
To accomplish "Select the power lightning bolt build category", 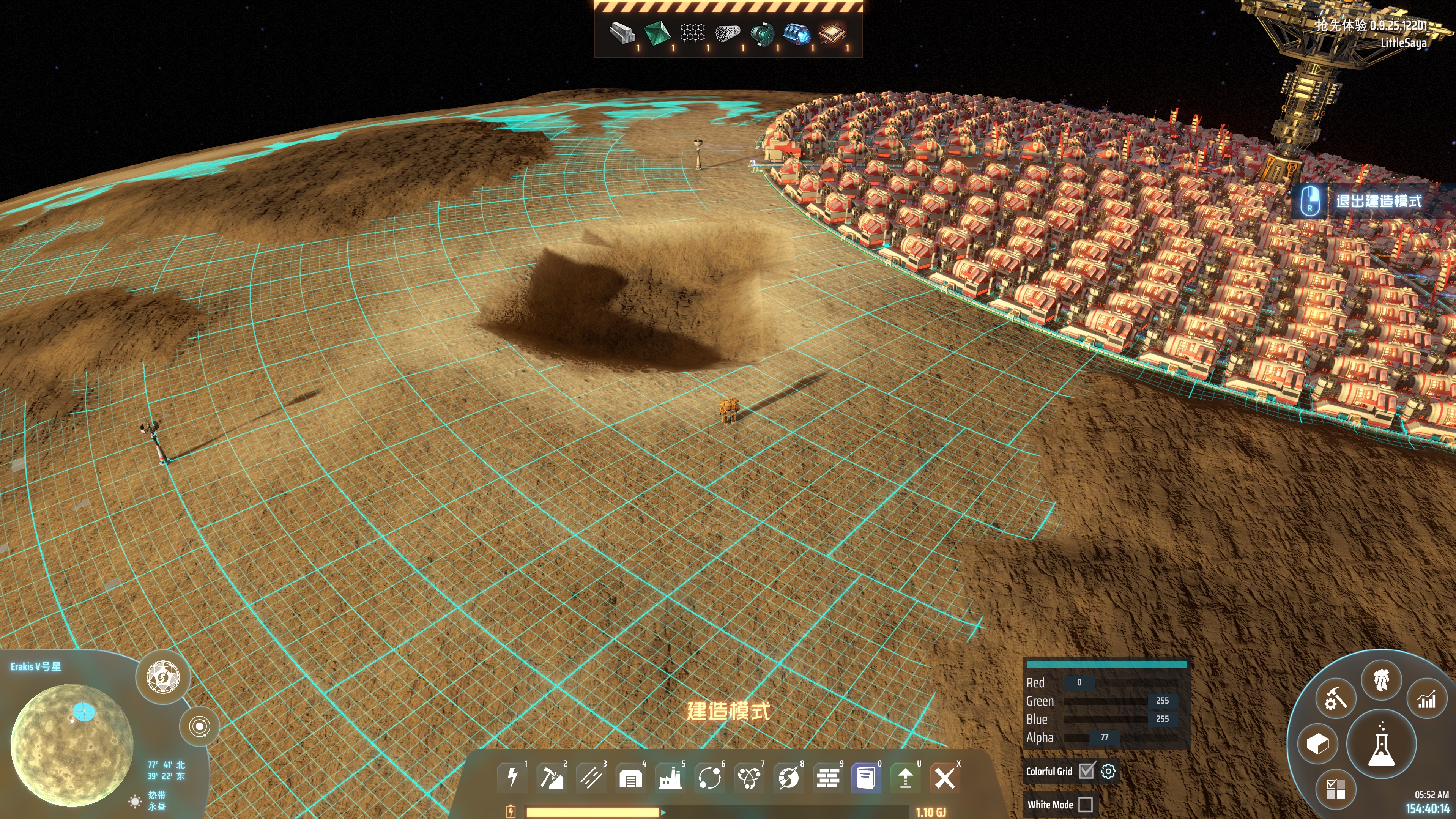I will tap(513, 777).
